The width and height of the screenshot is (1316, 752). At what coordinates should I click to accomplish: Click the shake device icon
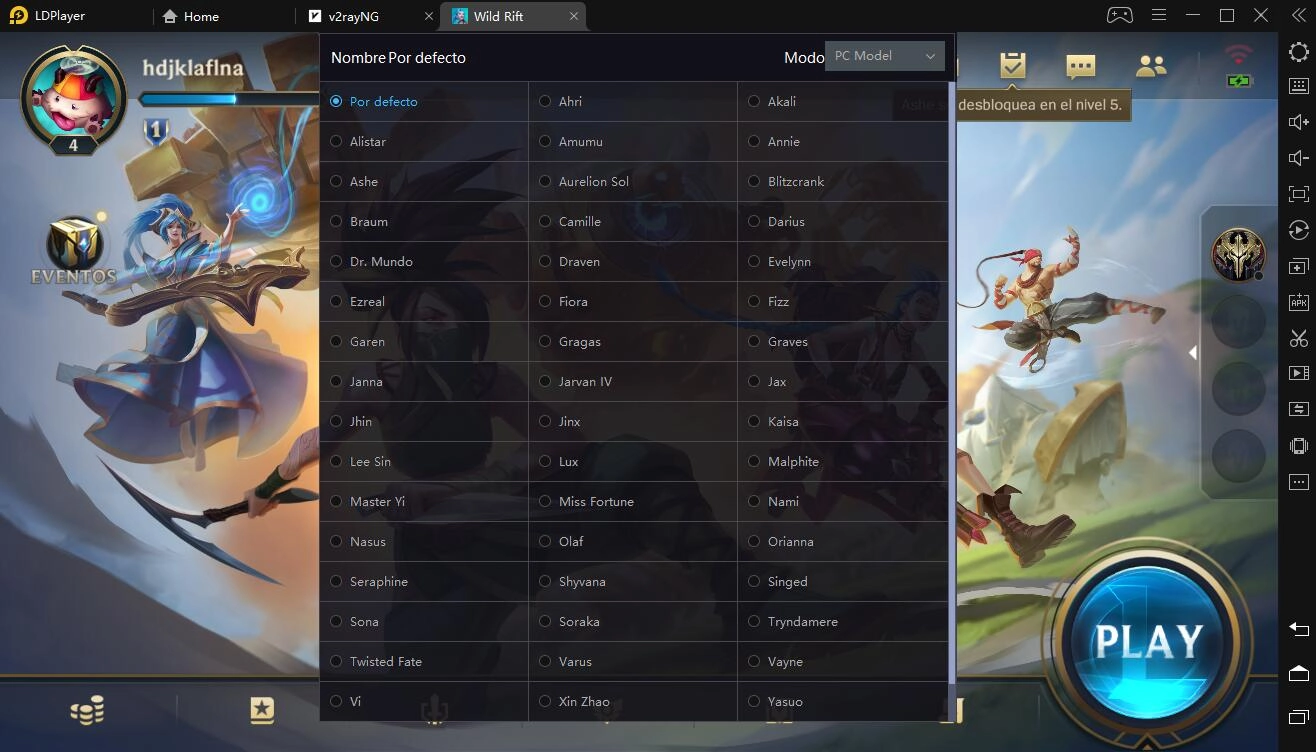1297,445
